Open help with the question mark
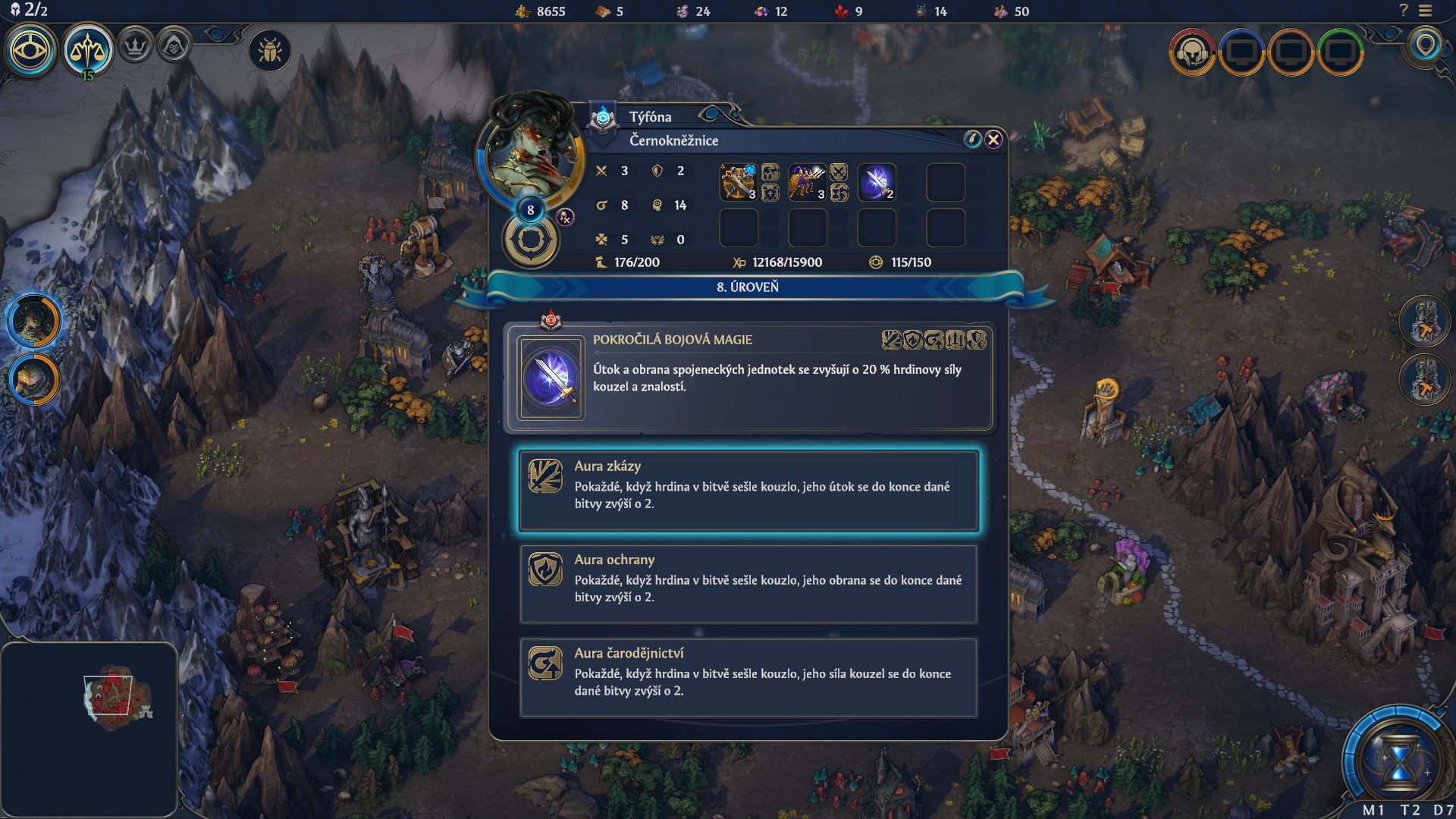1456x819 pixels. coord(1404,11)
